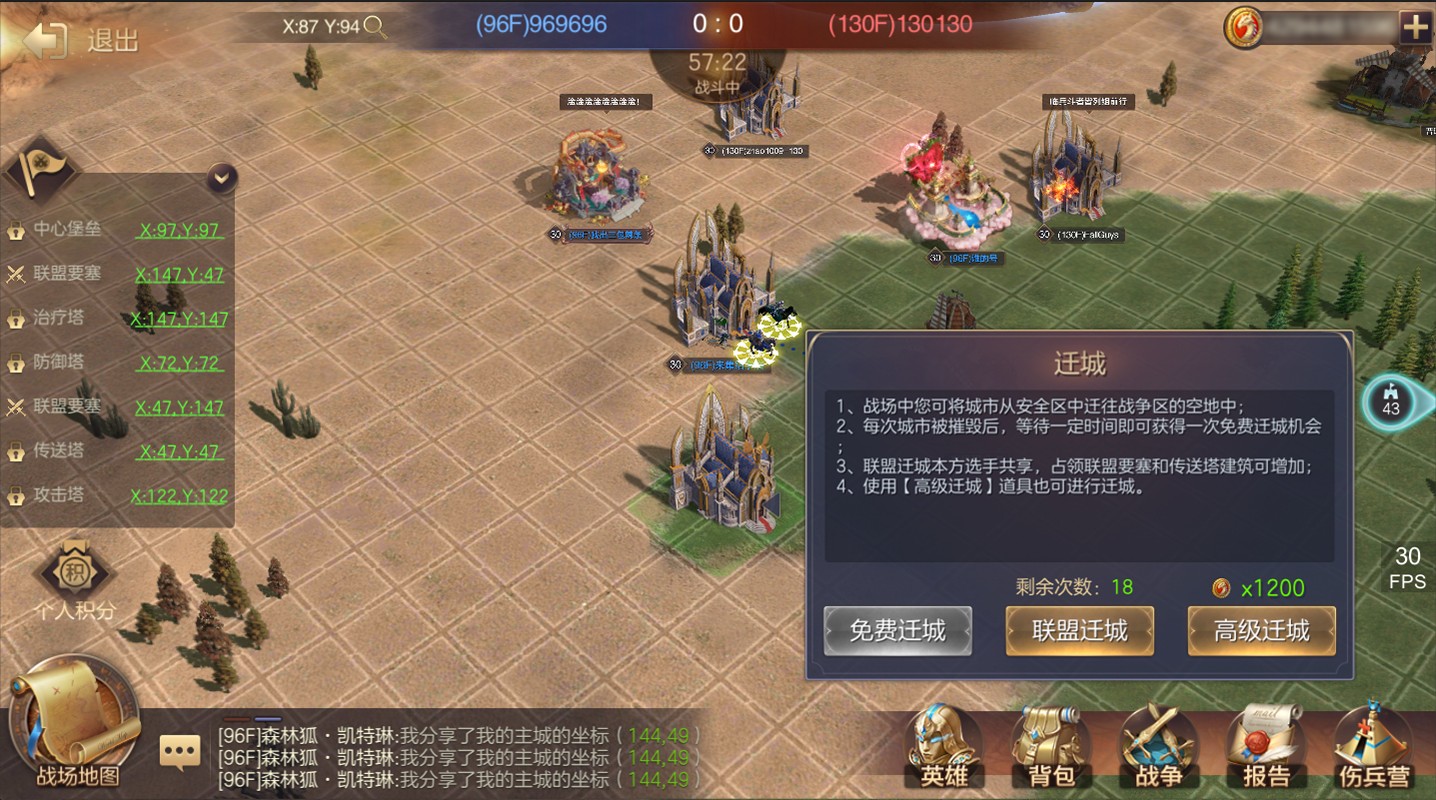Open the 报告 reports mailbox
The height and width of the screenshot is (800, 1436).
click(1266, 747)
